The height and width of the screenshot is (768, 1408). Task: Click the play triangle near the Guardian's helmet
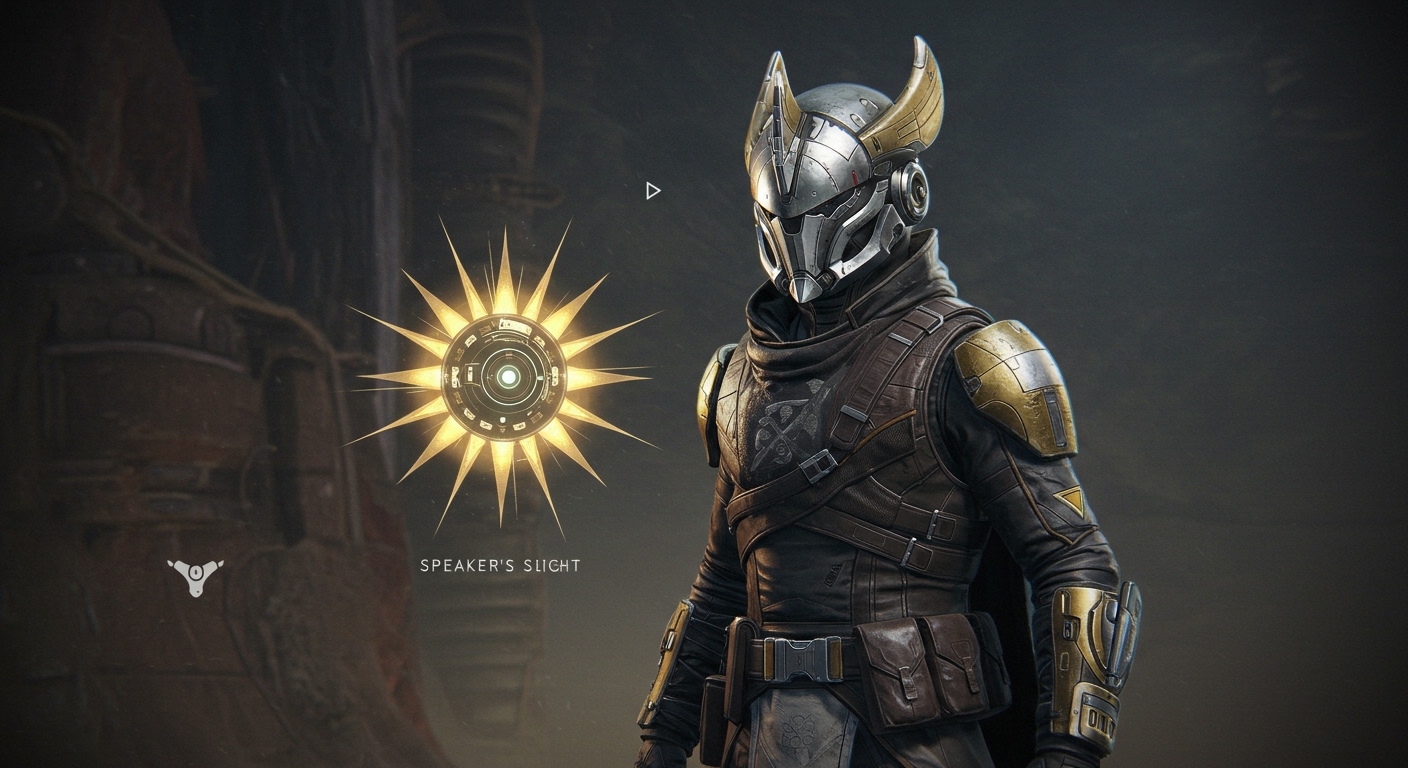[x=654, y=189]
